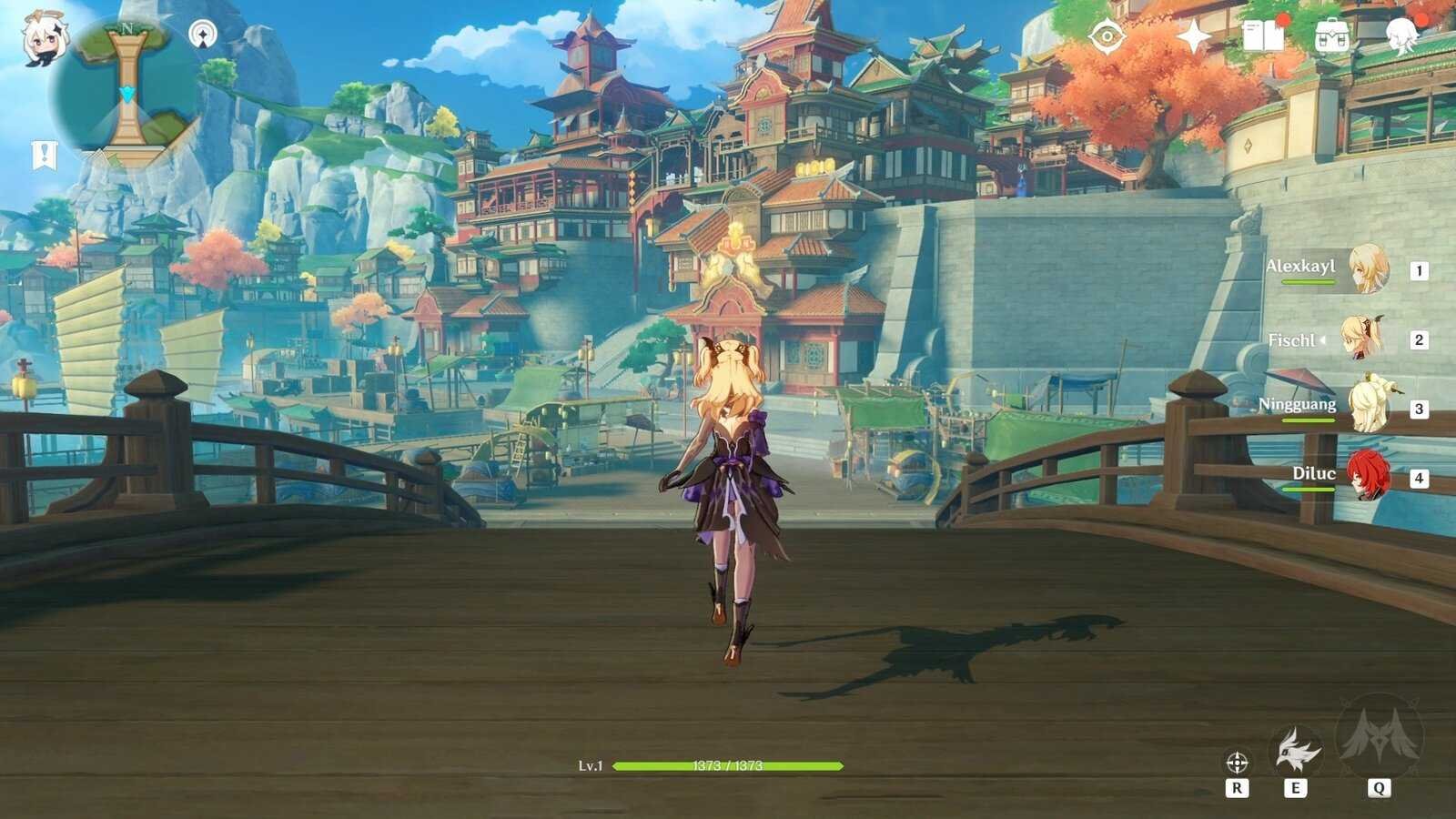Open the Paimon menu icon

click(42, 38)
